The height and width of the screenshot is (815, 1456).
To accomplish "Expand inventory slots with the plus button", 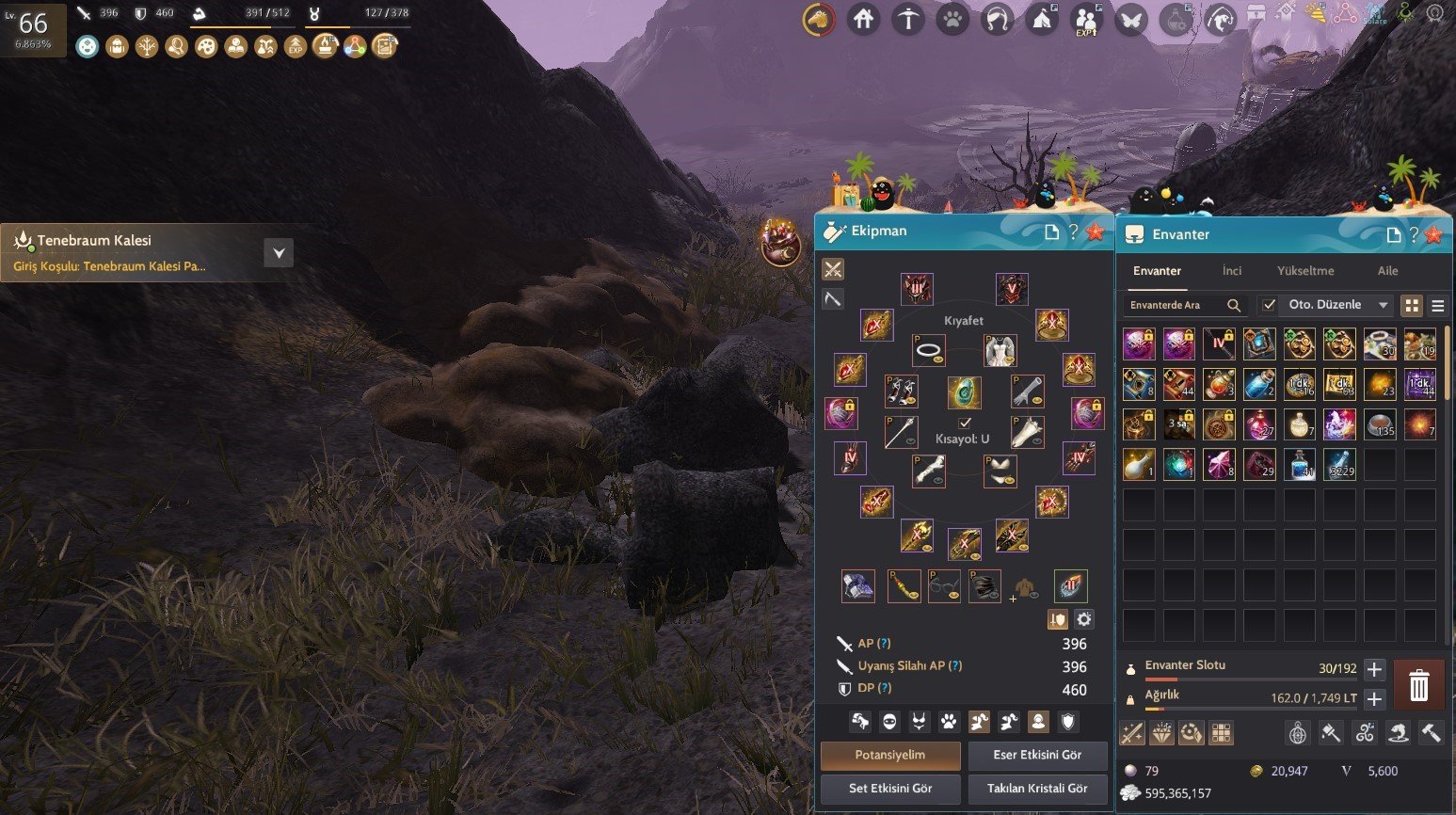I will point(1374,669).
